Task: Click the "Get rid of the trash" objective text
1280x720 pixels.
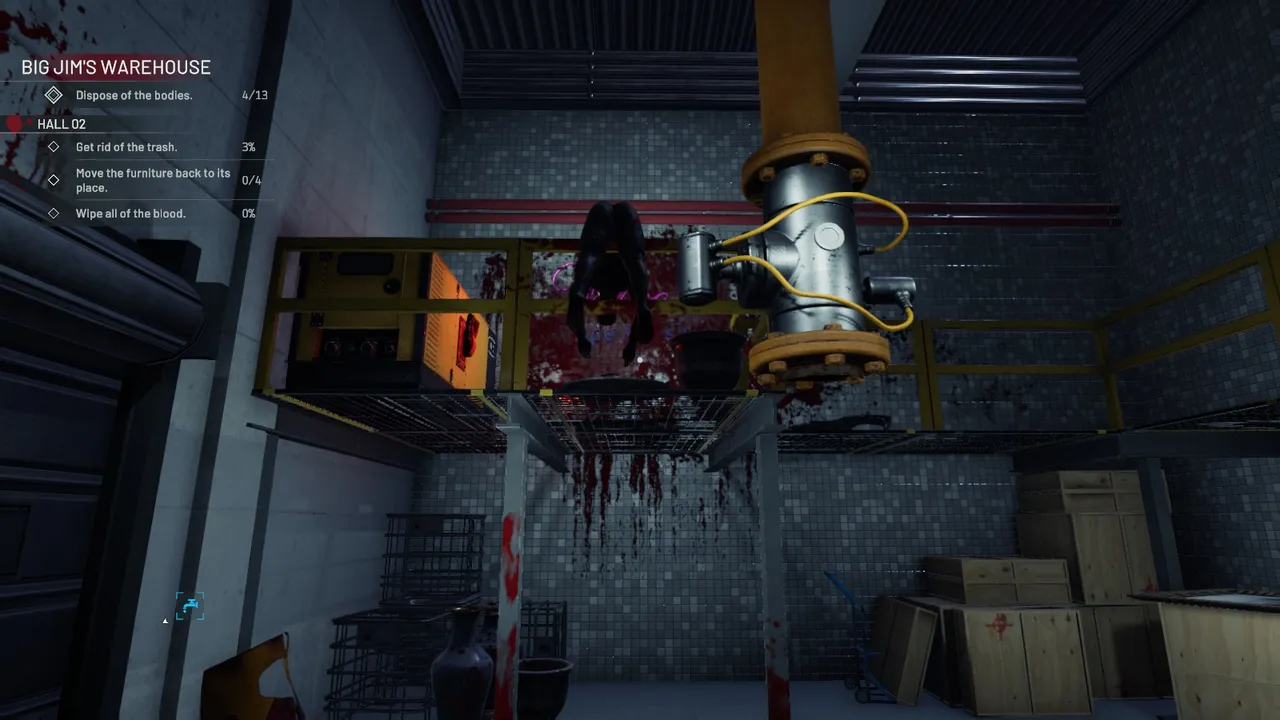Action: (x=126, y=146)
